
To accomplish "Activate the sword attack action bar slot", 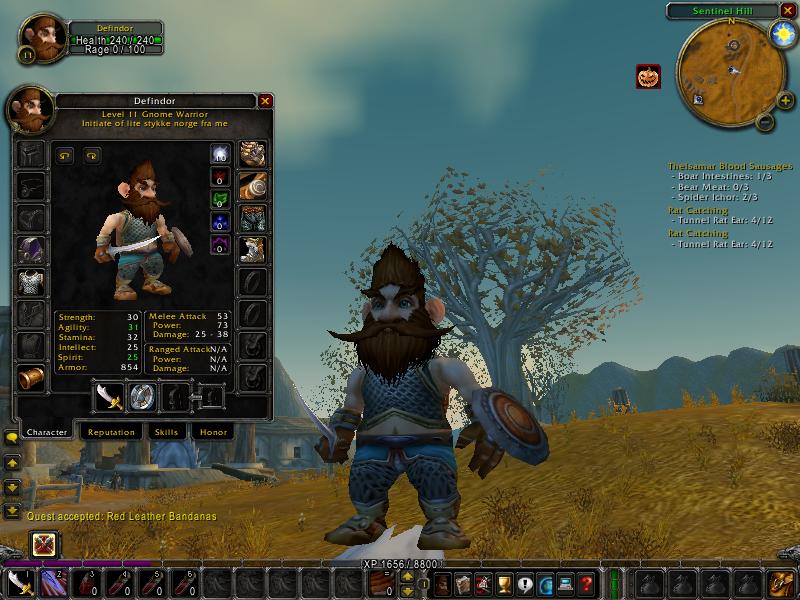I will click(x=21, y=583).
